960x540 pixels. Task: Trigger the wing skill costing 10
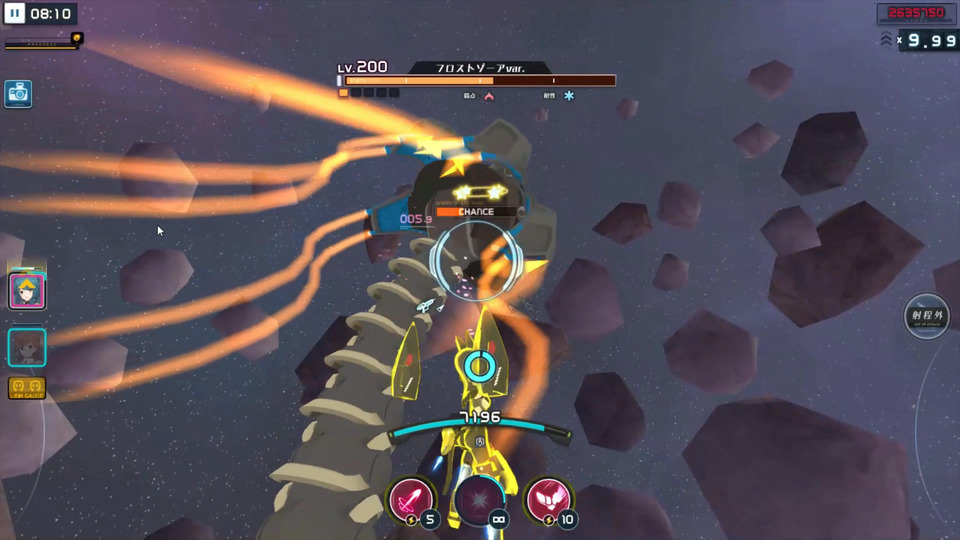click(547, 498)
